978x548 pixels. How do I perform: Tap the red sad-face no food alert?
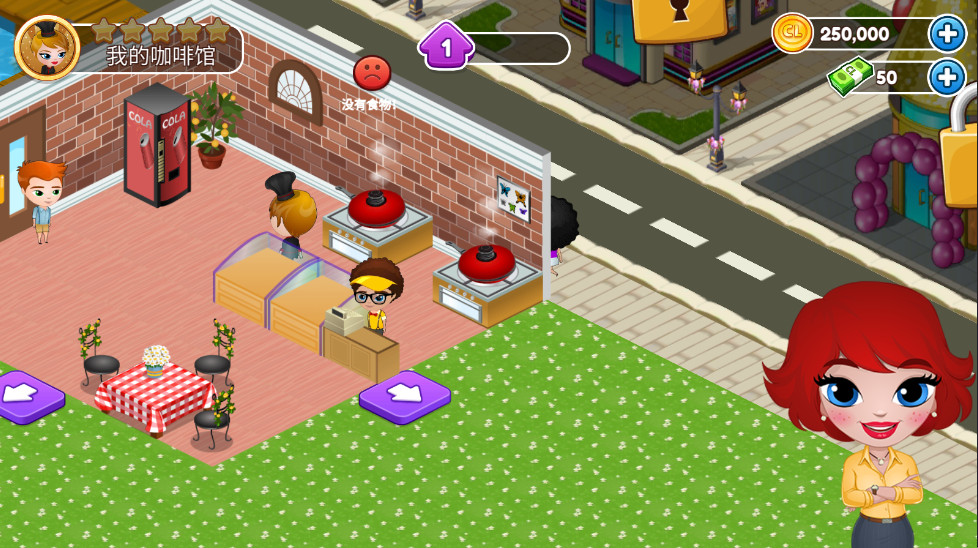tap(372, 73)
